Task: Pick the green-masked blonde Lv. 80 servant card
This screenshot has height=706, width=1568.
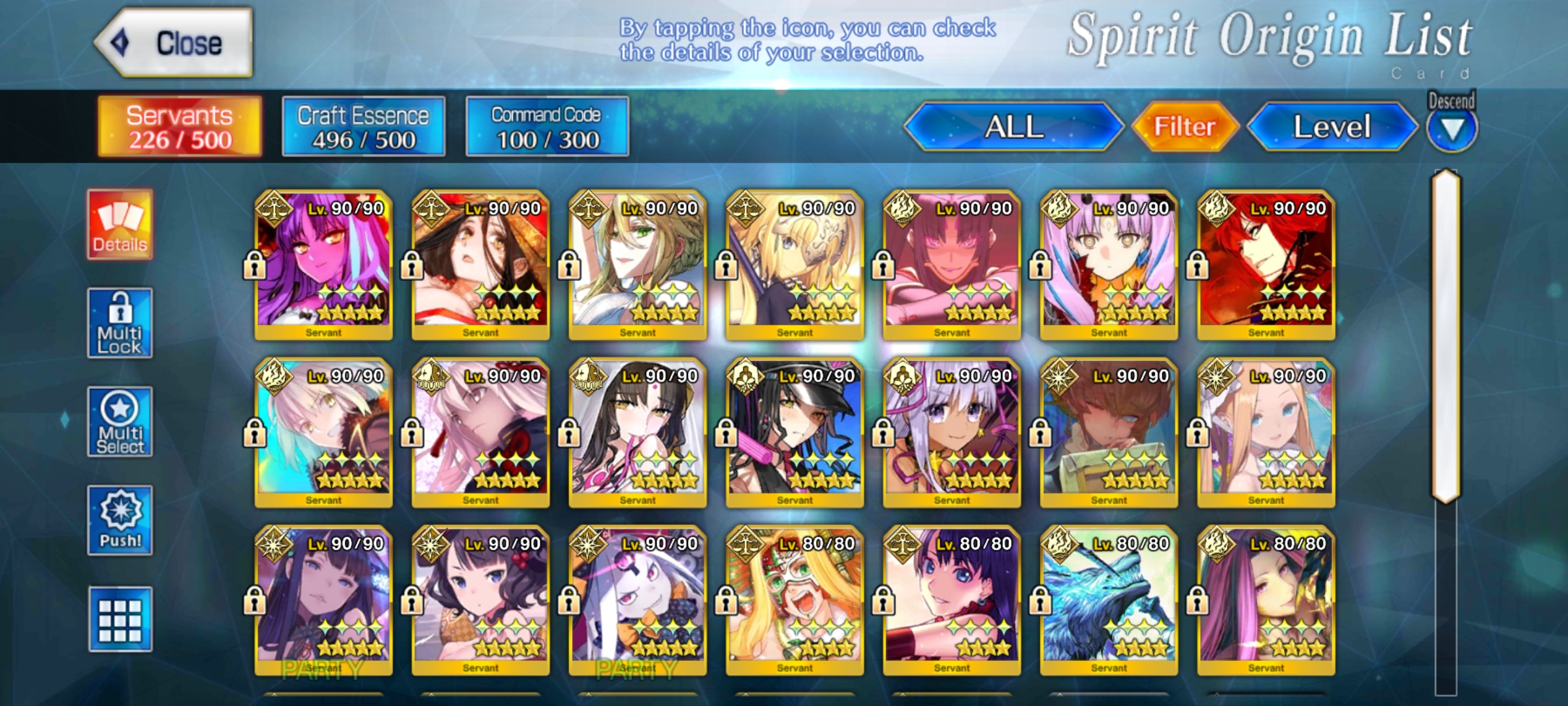Action: 794,600
